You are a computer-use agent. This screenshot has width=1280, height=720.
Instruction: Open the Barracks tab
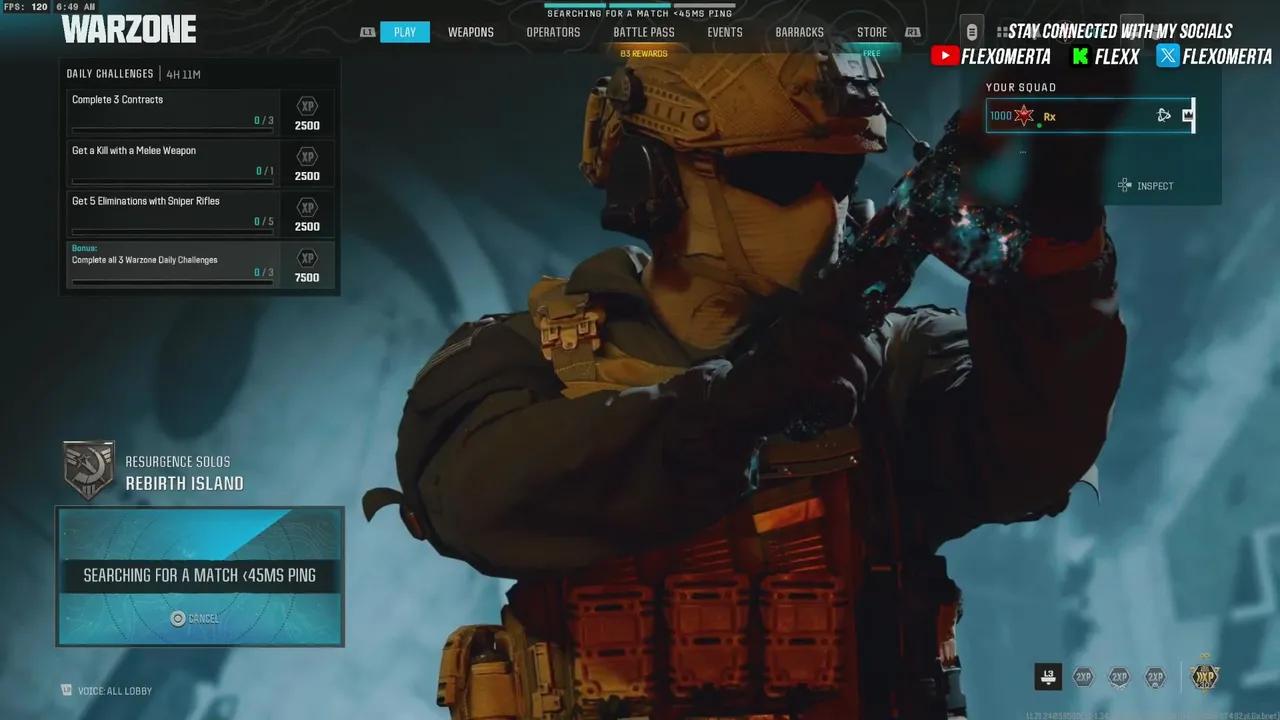tap(799, 32)
